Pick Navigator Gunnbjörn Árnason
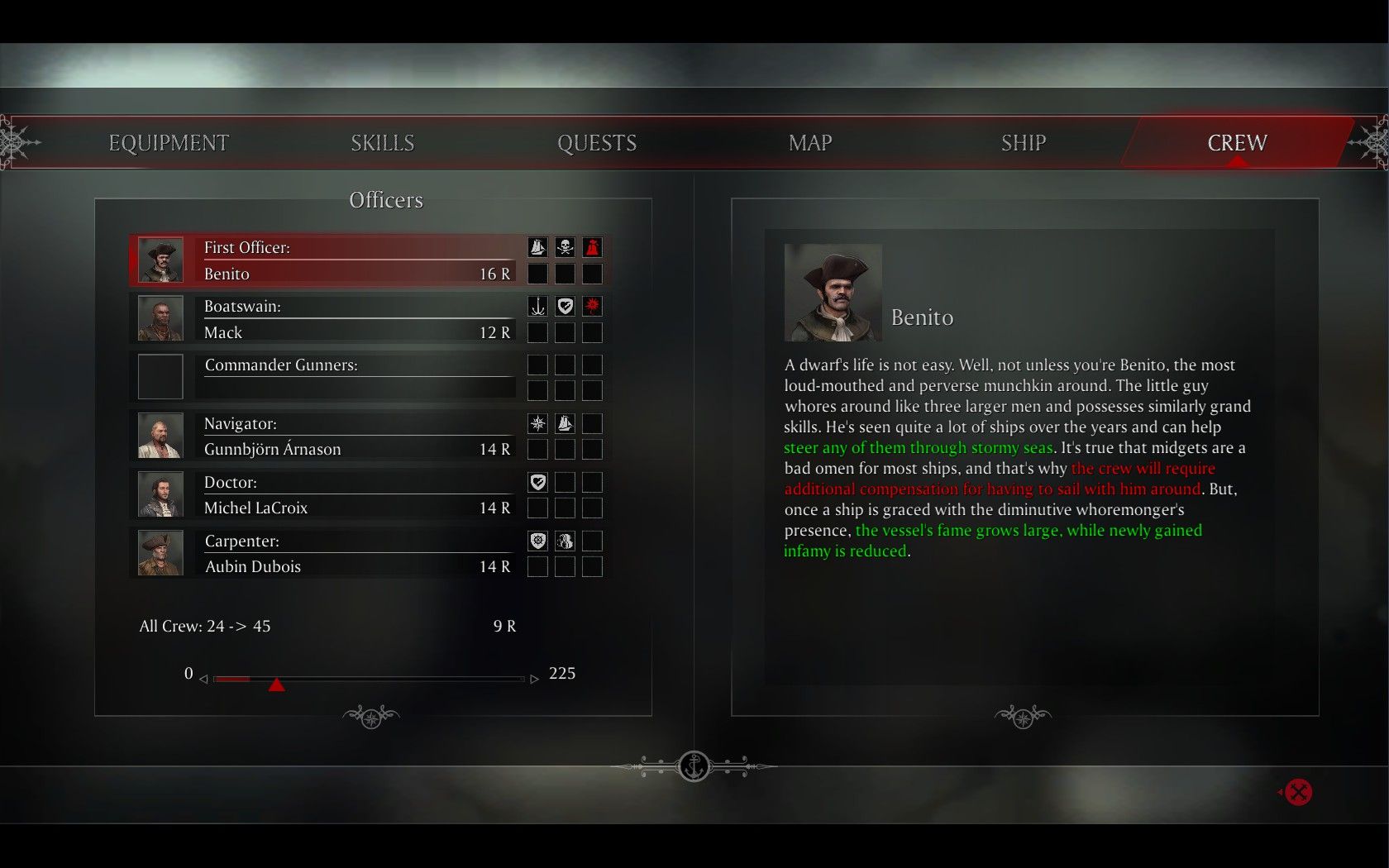Screen dimensions: 1389x868 [x=356, y=436]
